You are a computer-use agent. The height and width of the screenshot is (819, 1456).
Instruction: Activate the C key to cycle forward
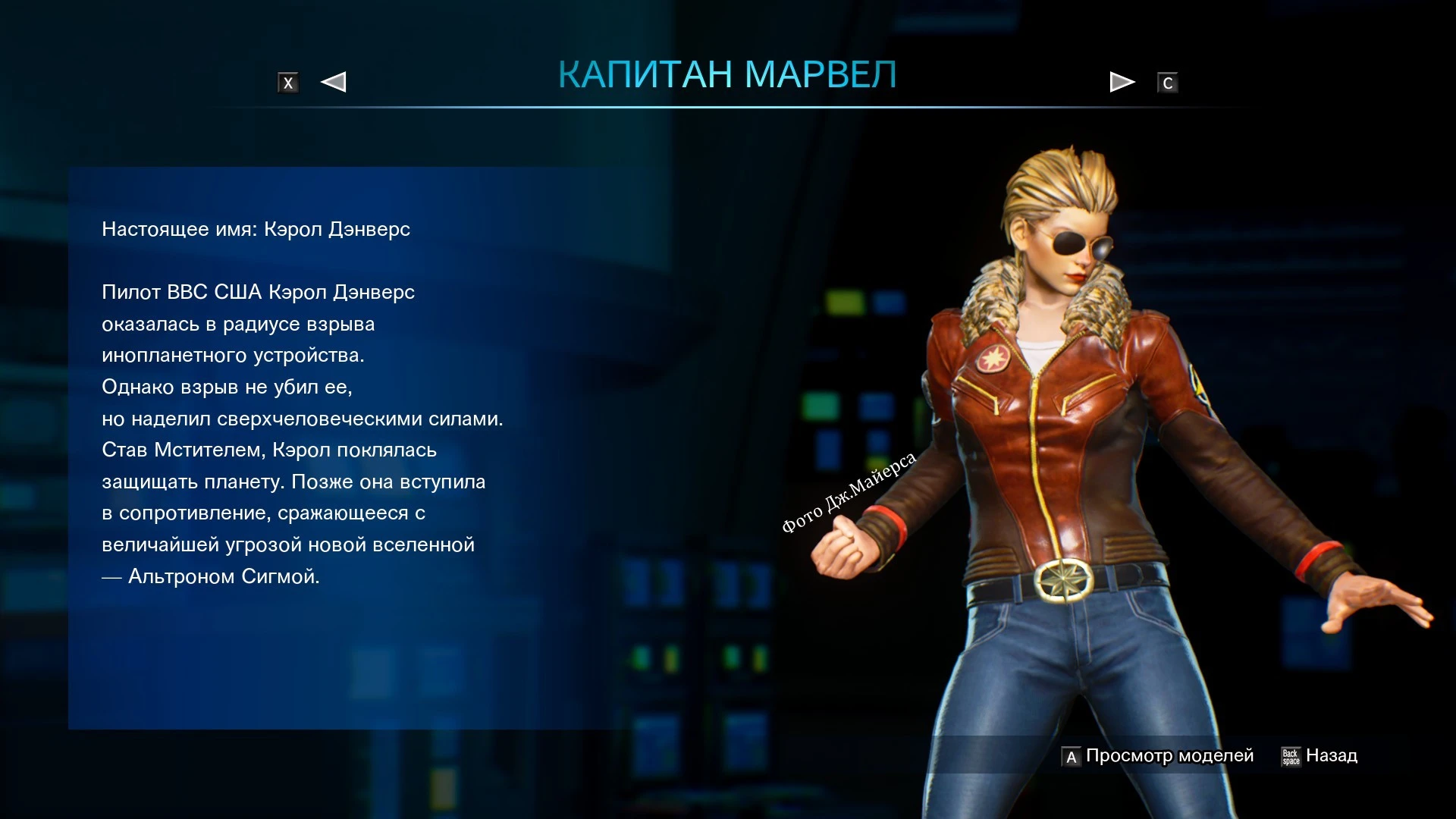(1168, 81)
